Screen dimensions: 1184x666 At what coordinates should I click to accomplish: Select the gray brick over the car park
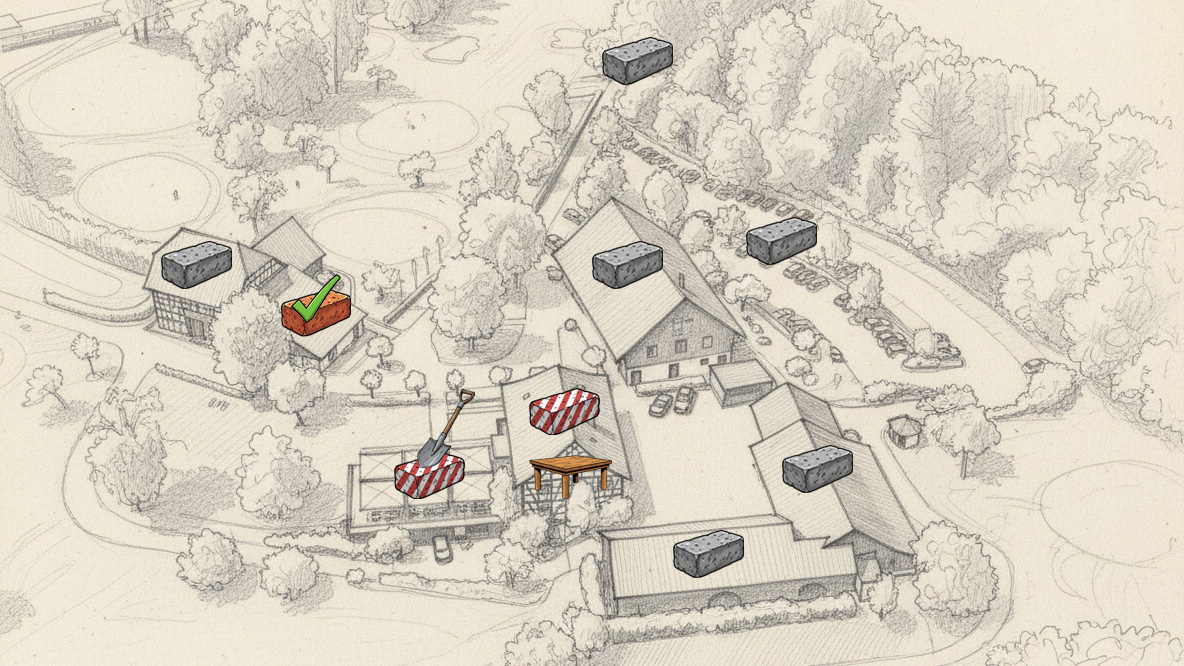(781, 241)
